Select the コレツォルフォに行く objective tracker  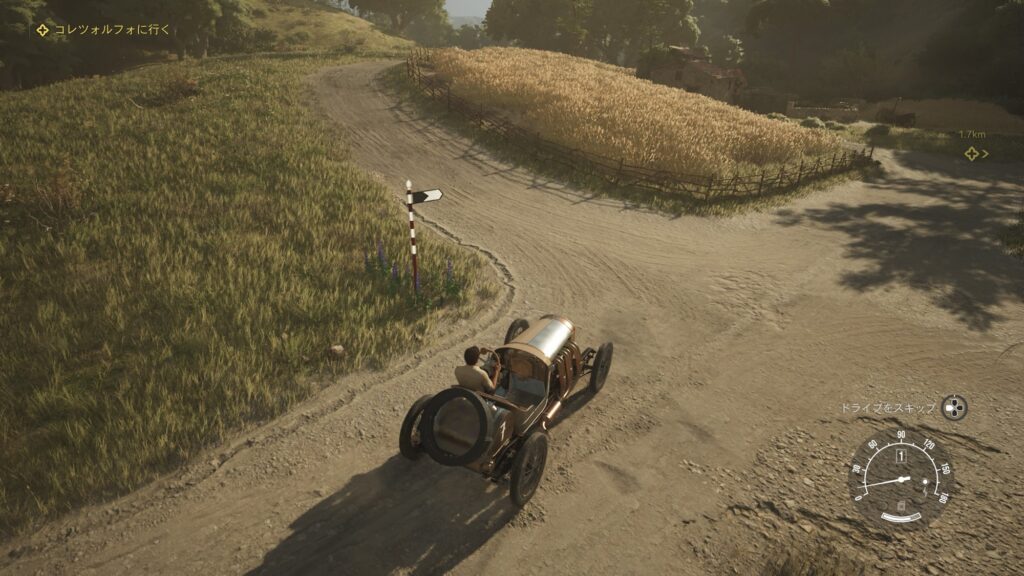104,29
